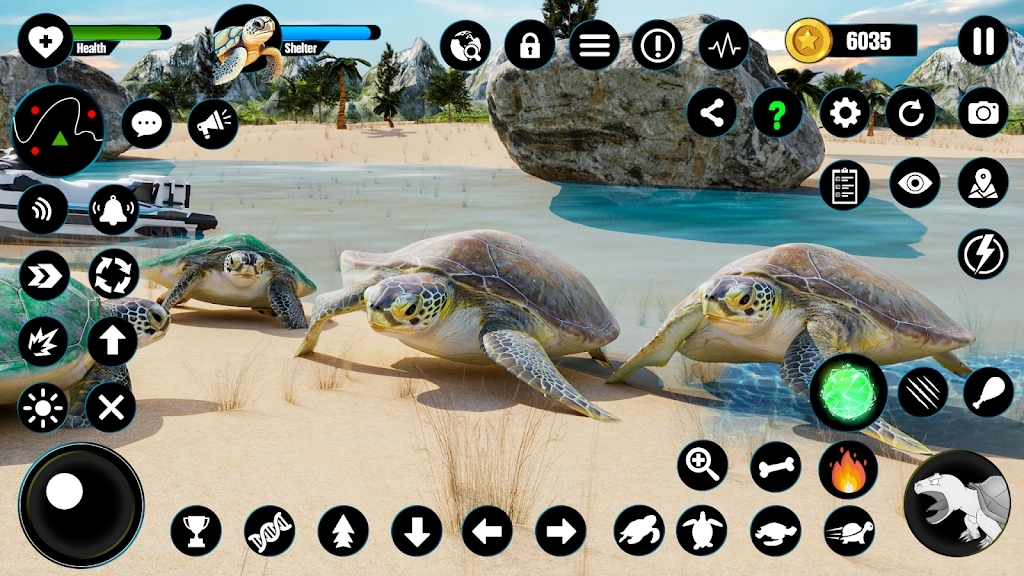Toggle the eye visibility button

pyautogui.click(x=914, y=183)
